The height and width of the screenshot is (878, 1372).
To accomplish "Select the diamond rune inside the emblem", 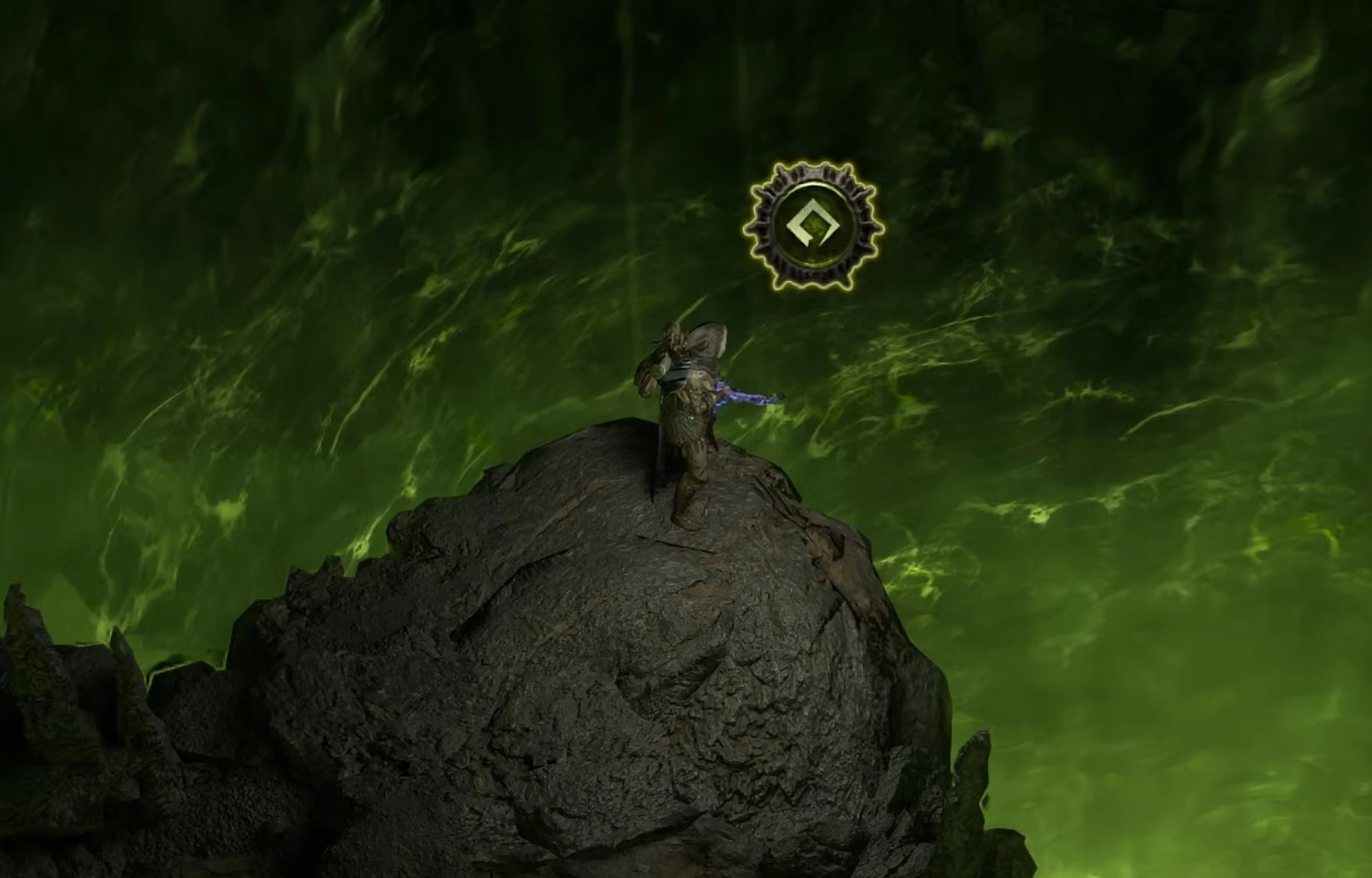I will 812,223.
